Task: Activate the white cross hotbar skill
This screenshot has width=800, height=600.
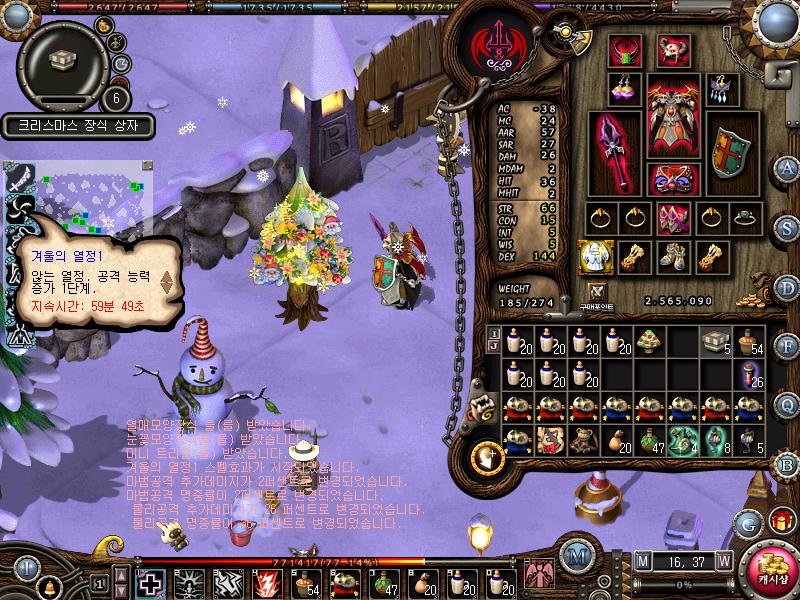Action: pos(152,582)
